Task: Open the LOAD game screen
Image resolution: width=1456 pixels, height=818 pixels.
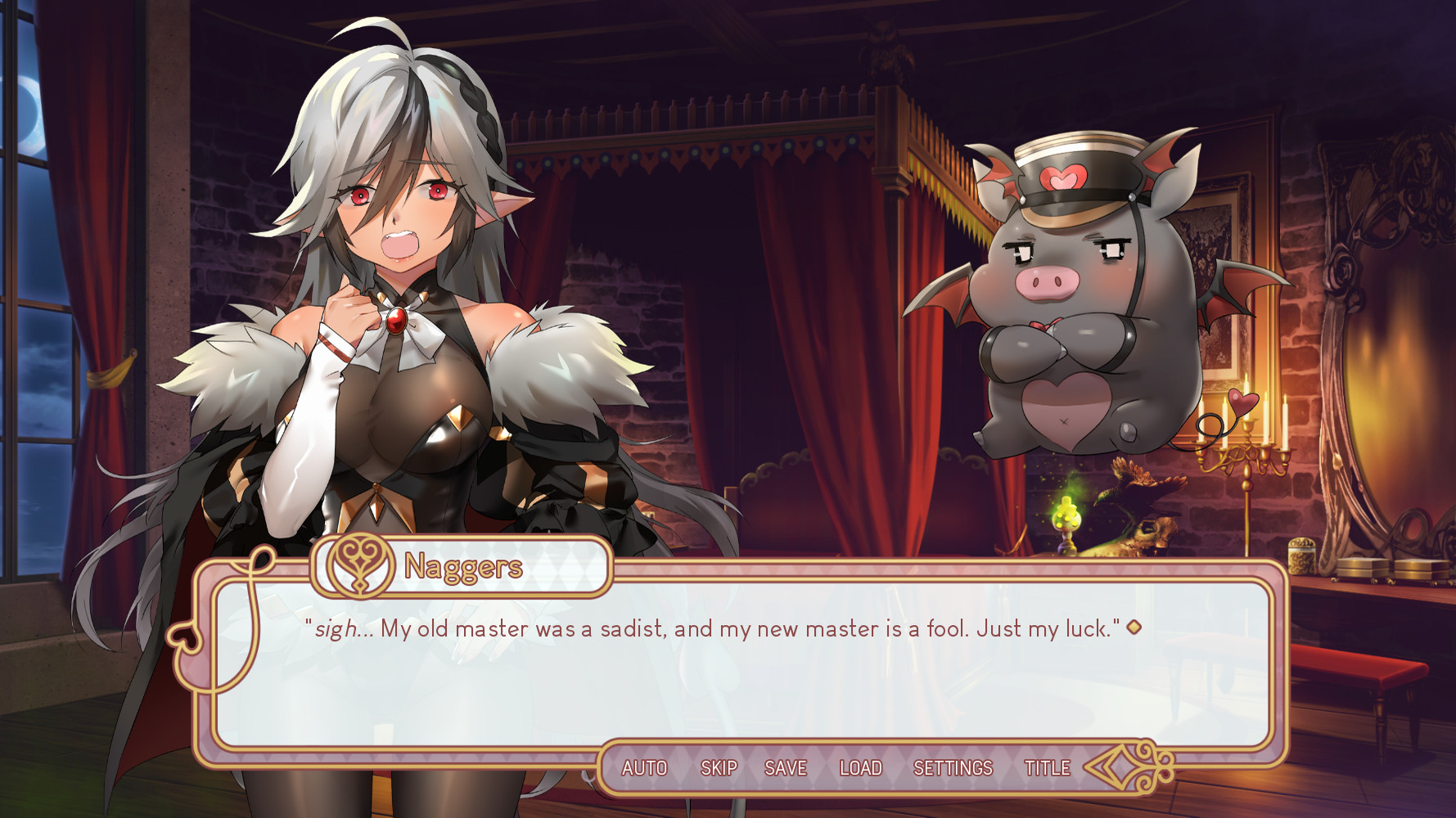Action: coord(860,768)
